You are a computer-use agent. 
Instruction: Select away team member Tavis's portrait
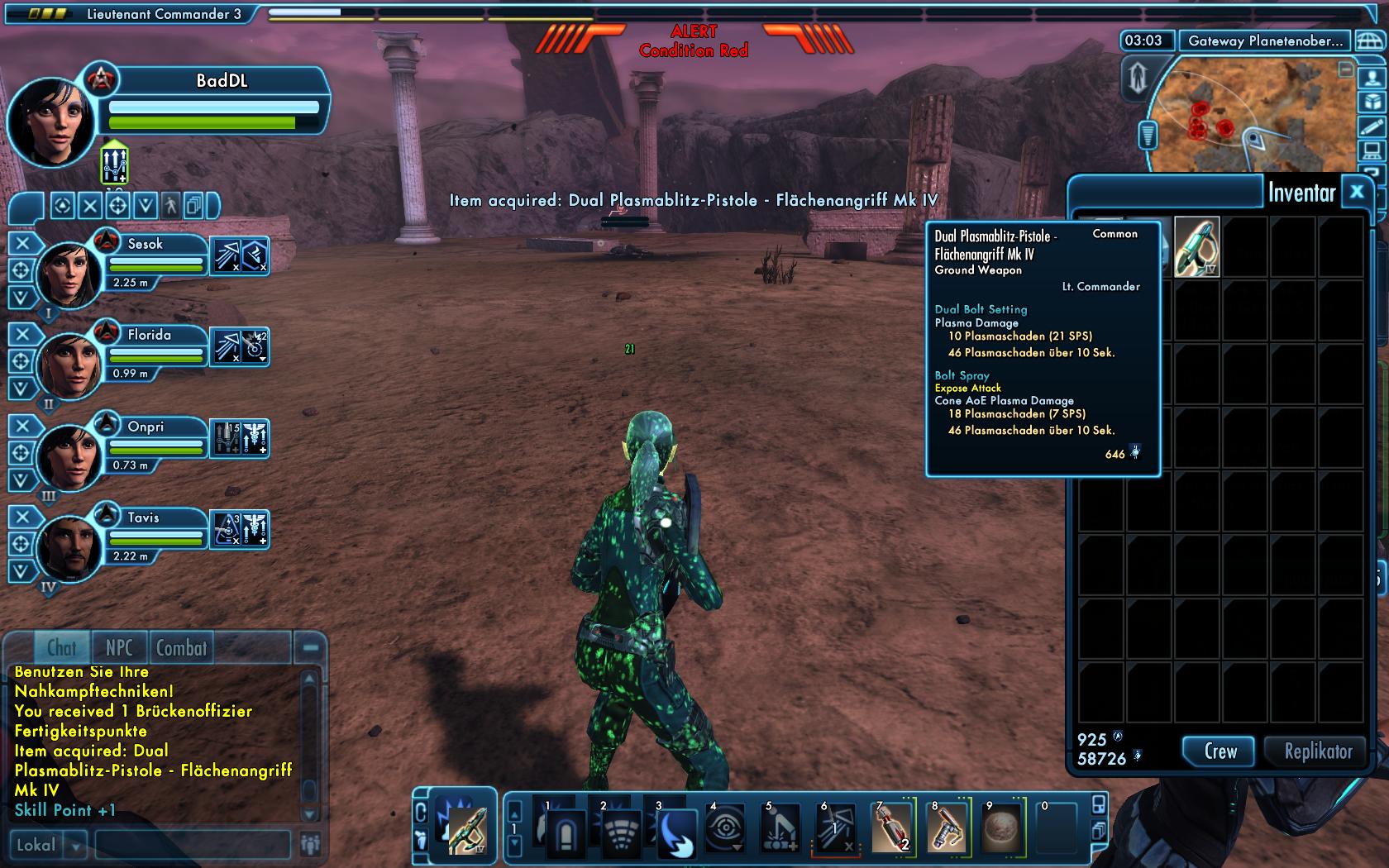(x=69, y=547)
